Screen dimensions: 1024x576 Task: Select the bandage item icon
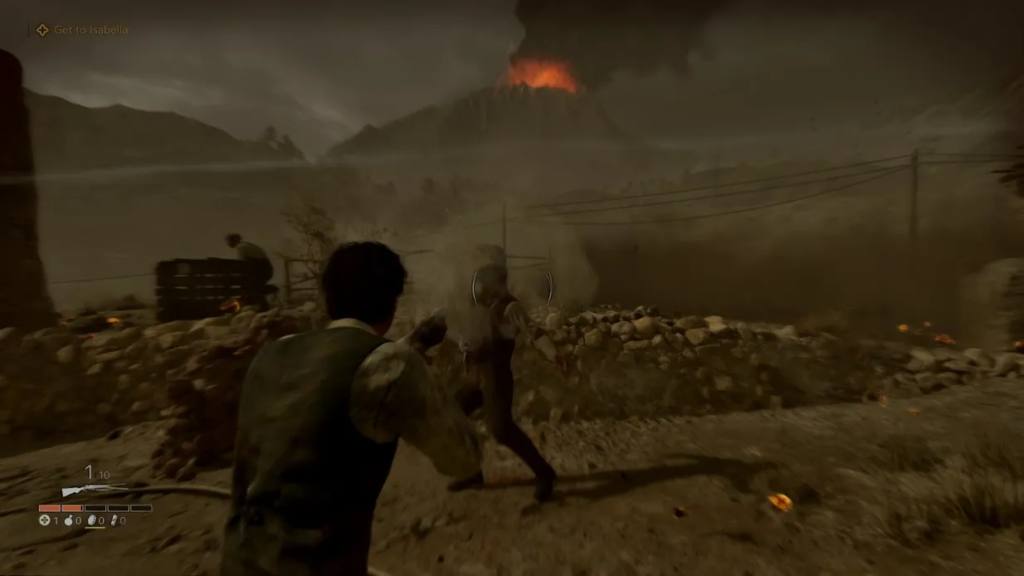click(115, 520)
